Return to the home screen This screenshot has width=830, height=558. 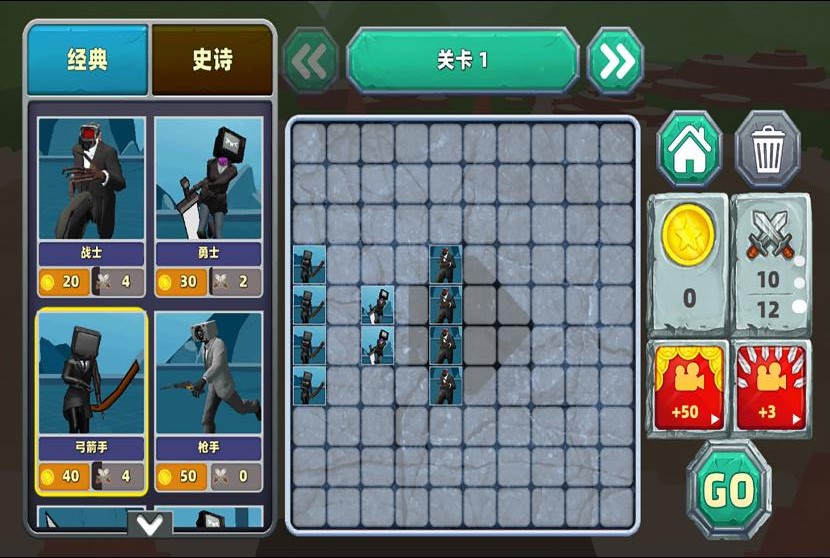click(689, 150)
